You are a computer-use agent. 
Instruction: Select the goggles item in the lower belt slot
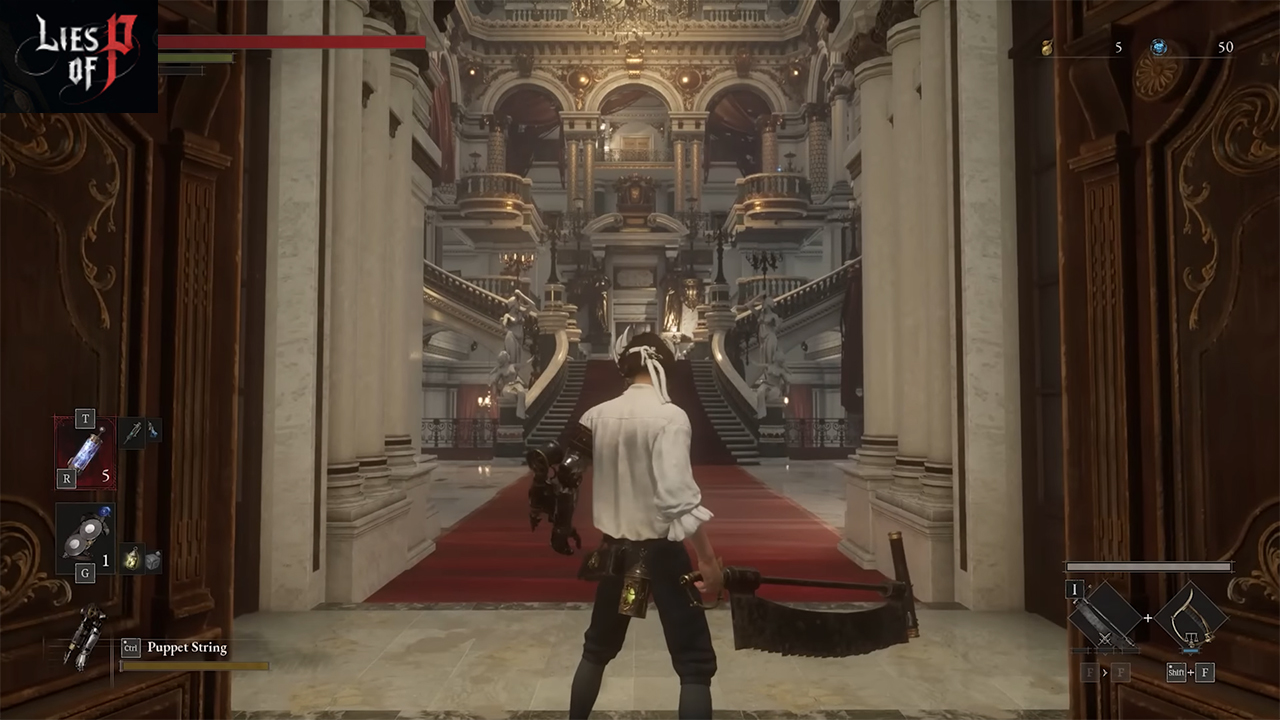coord(84,538)
